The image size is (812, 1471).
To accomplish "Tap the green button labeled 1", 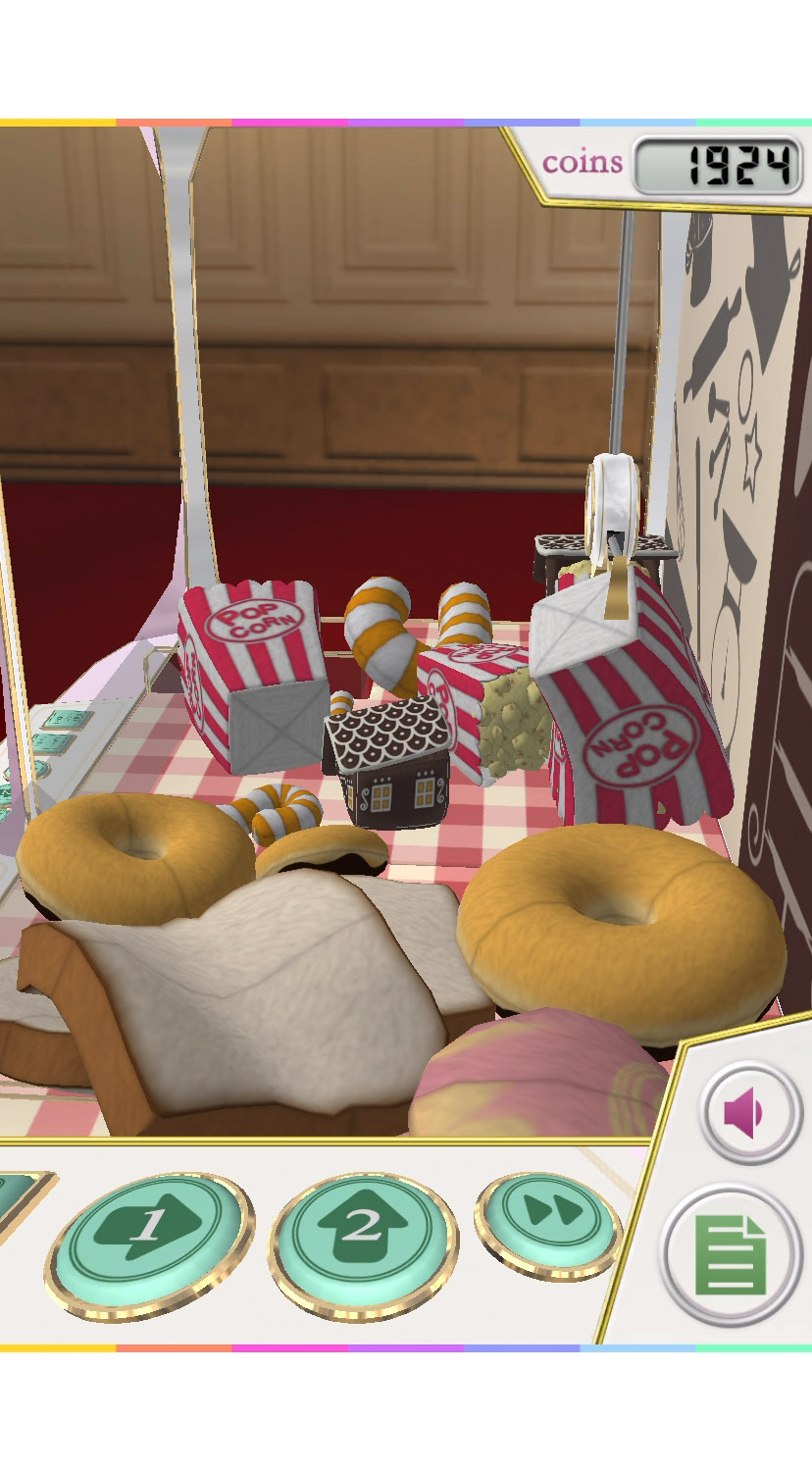I will tap(149, 1240).
